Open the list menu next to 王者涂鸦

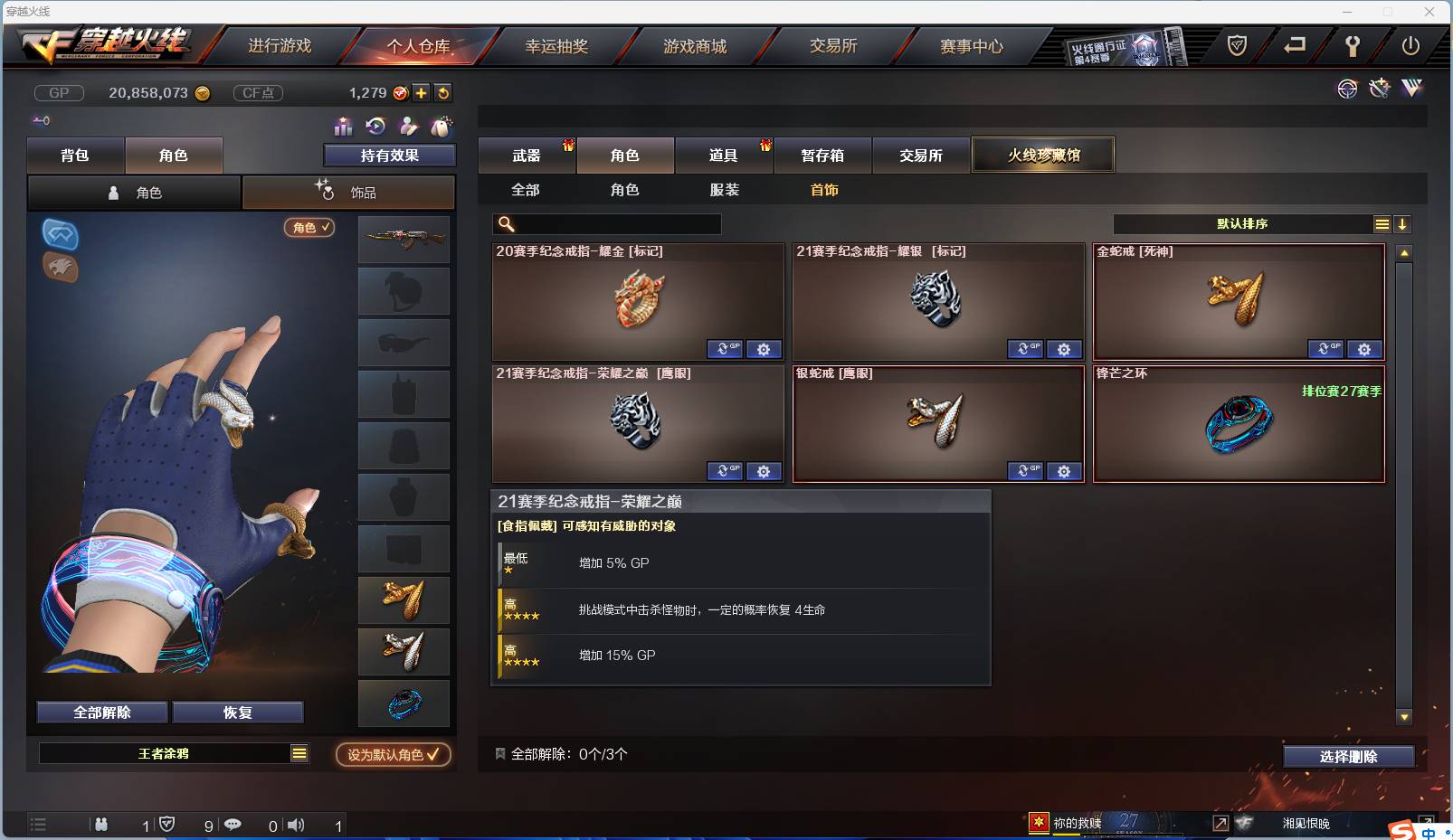299,752
